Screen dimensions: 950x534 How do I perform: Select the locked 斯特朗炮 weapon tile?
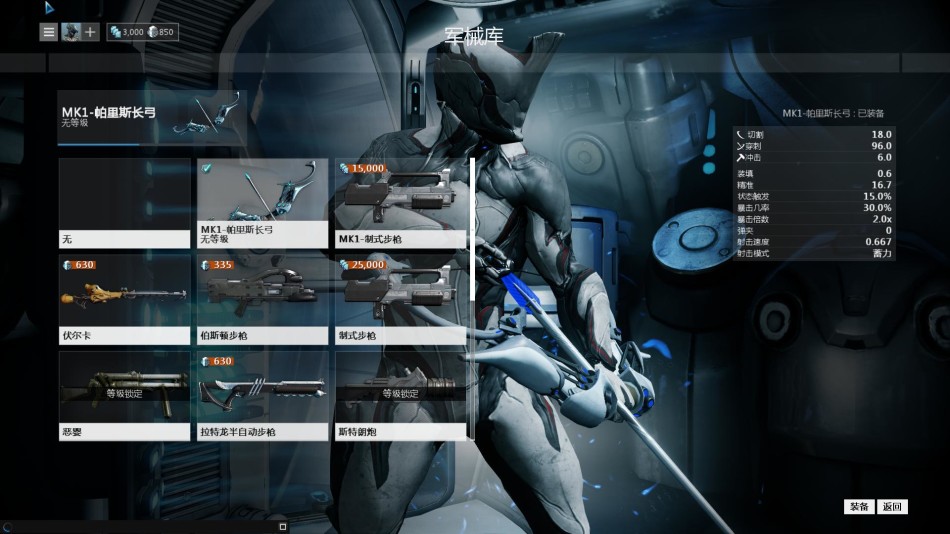(x=402, y=396)
